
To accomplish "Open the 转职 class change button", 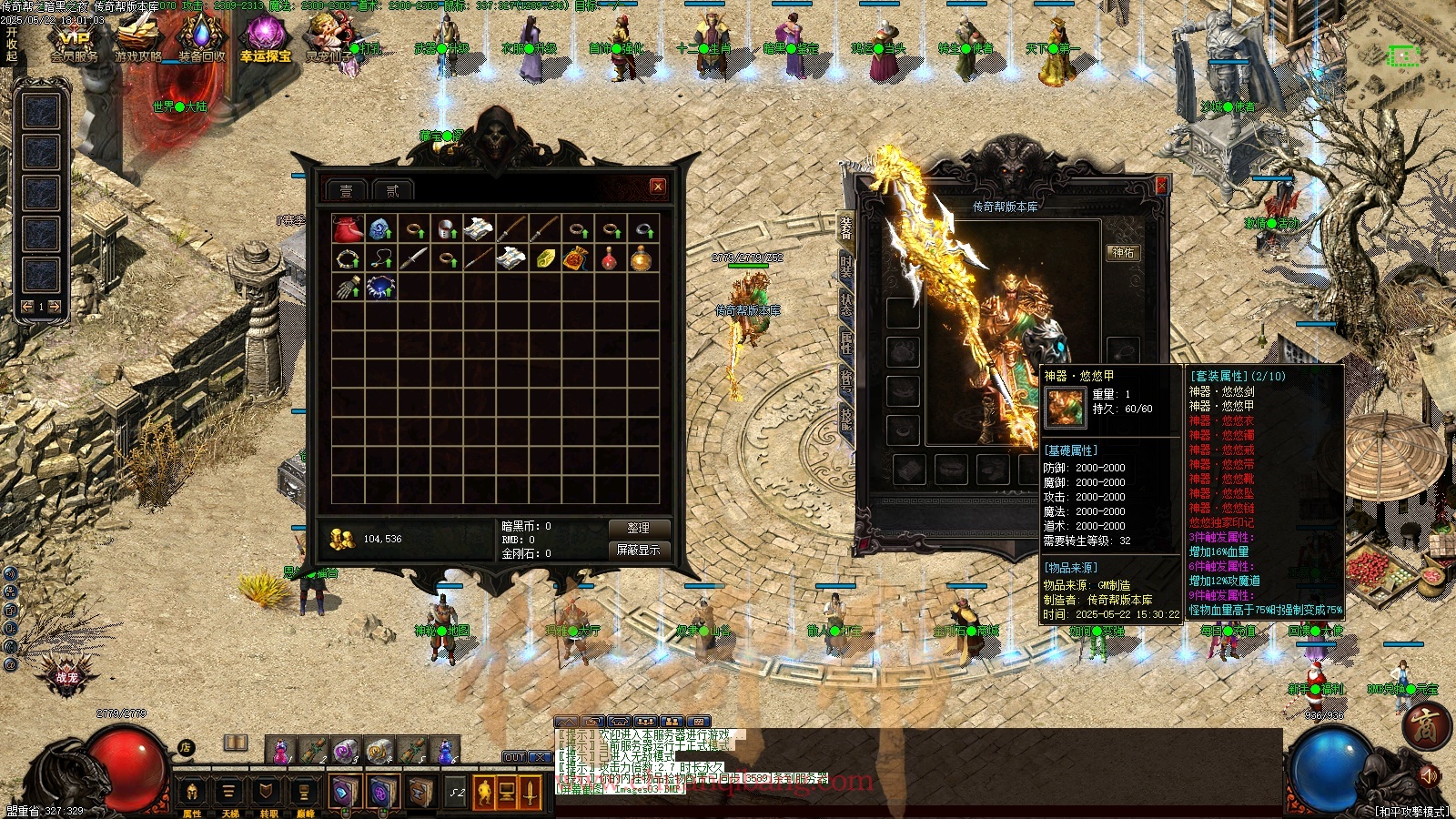I will (268, 794).
